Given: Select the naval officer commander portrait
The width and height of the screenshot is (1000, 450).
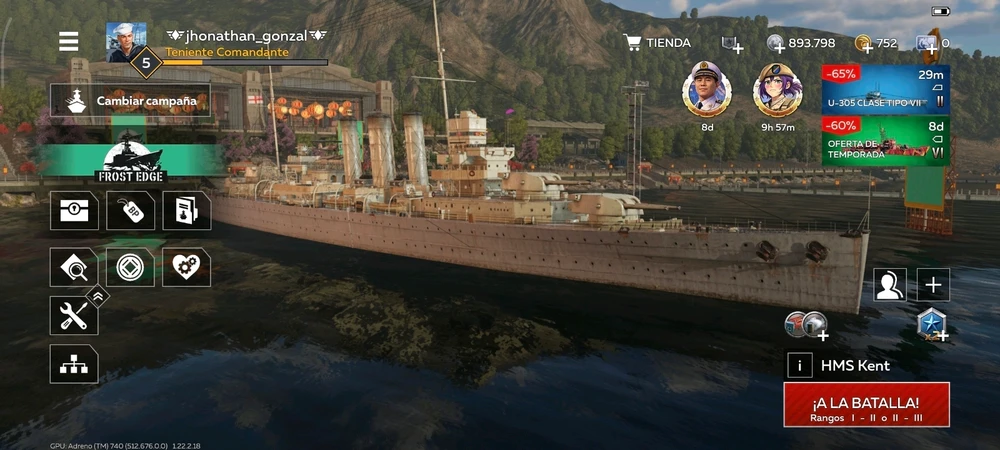Looking at the screenshot, I should click(x=707, y=91).
